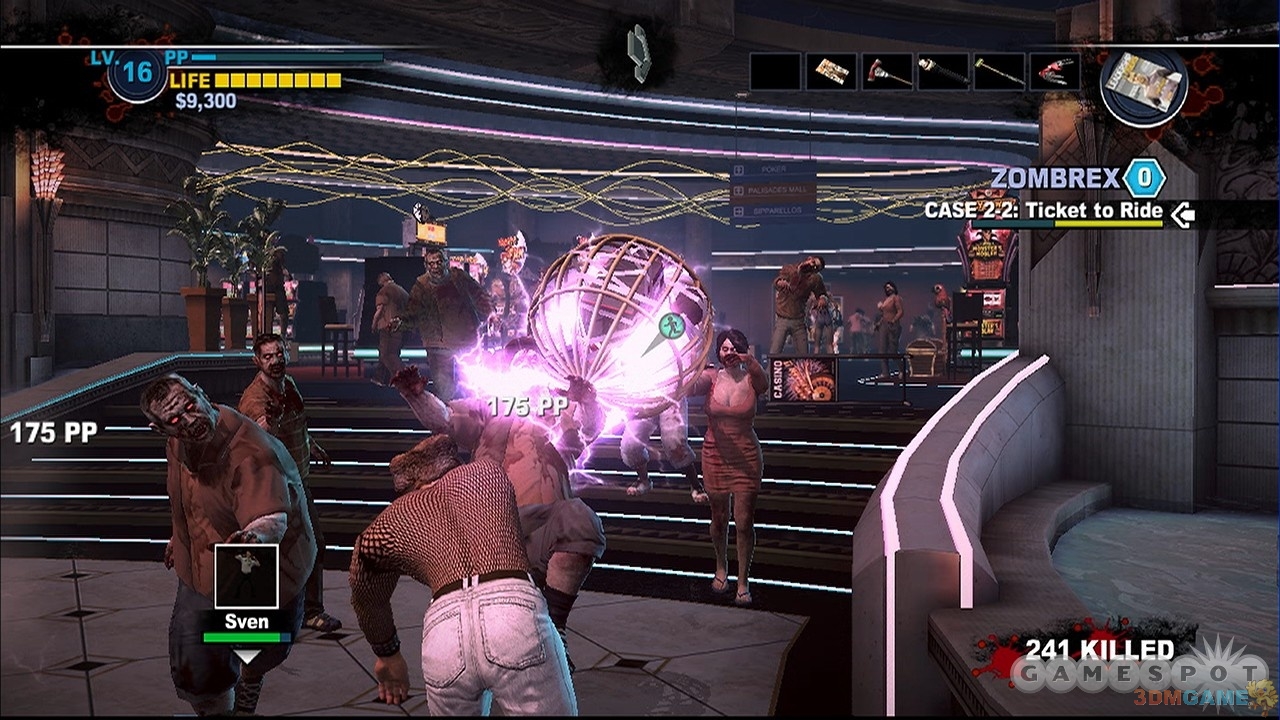Click the equipped magazine circle icon
Screen dimensions: 1280x720
(x=1143, y=80)
